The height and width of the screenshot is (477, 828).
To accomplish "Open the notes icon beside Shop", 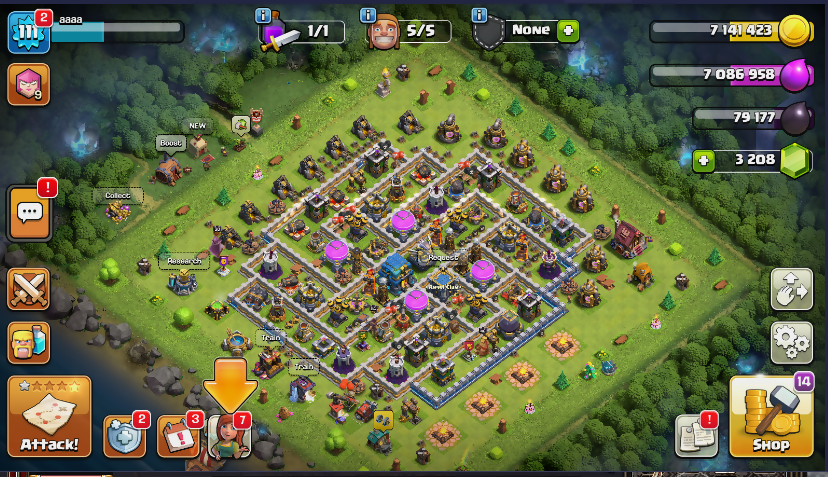I will coord(696,435).
